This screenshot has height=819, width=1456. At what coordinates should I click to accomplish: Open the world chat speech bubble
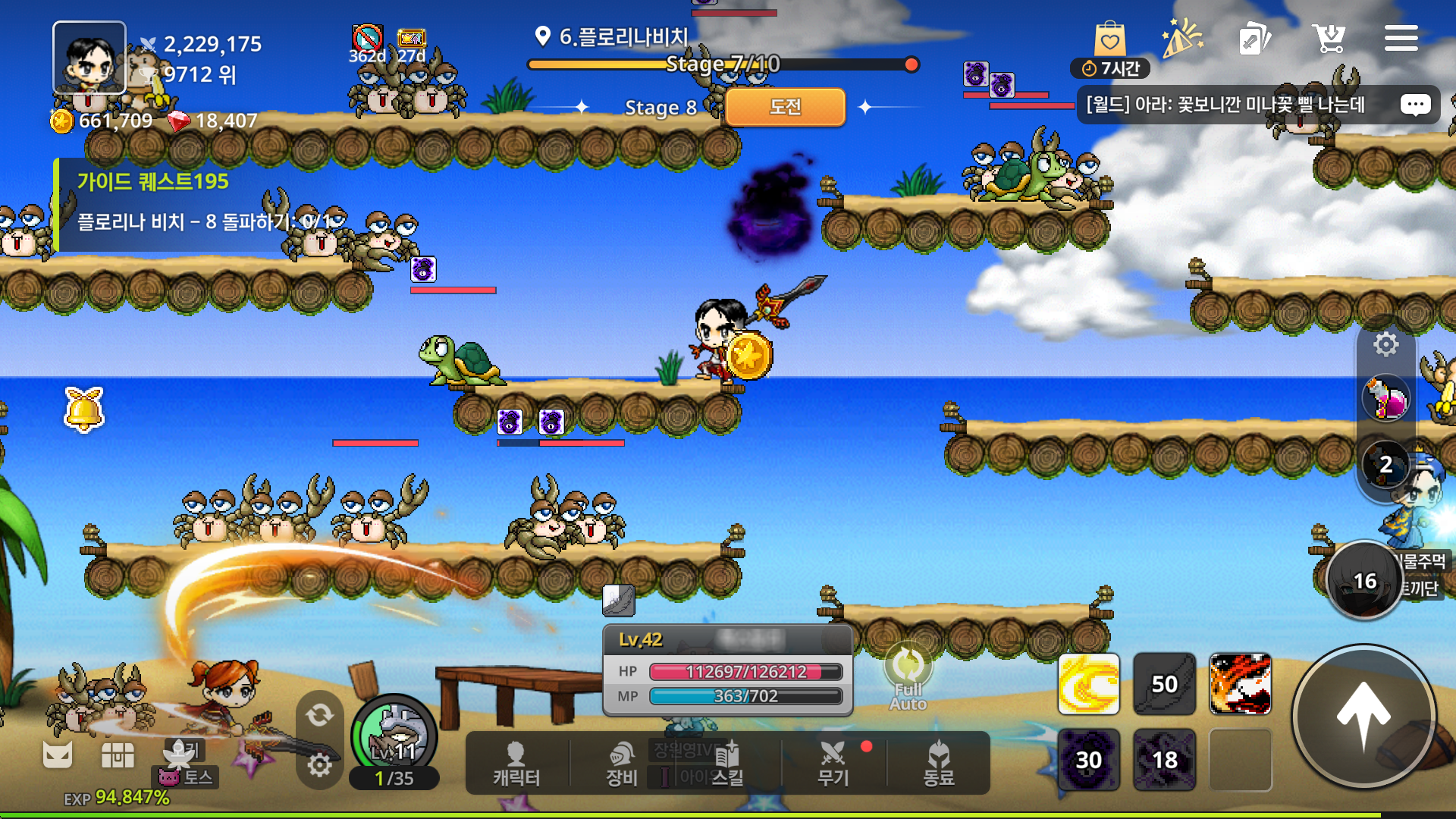(x=1415, y=105)
